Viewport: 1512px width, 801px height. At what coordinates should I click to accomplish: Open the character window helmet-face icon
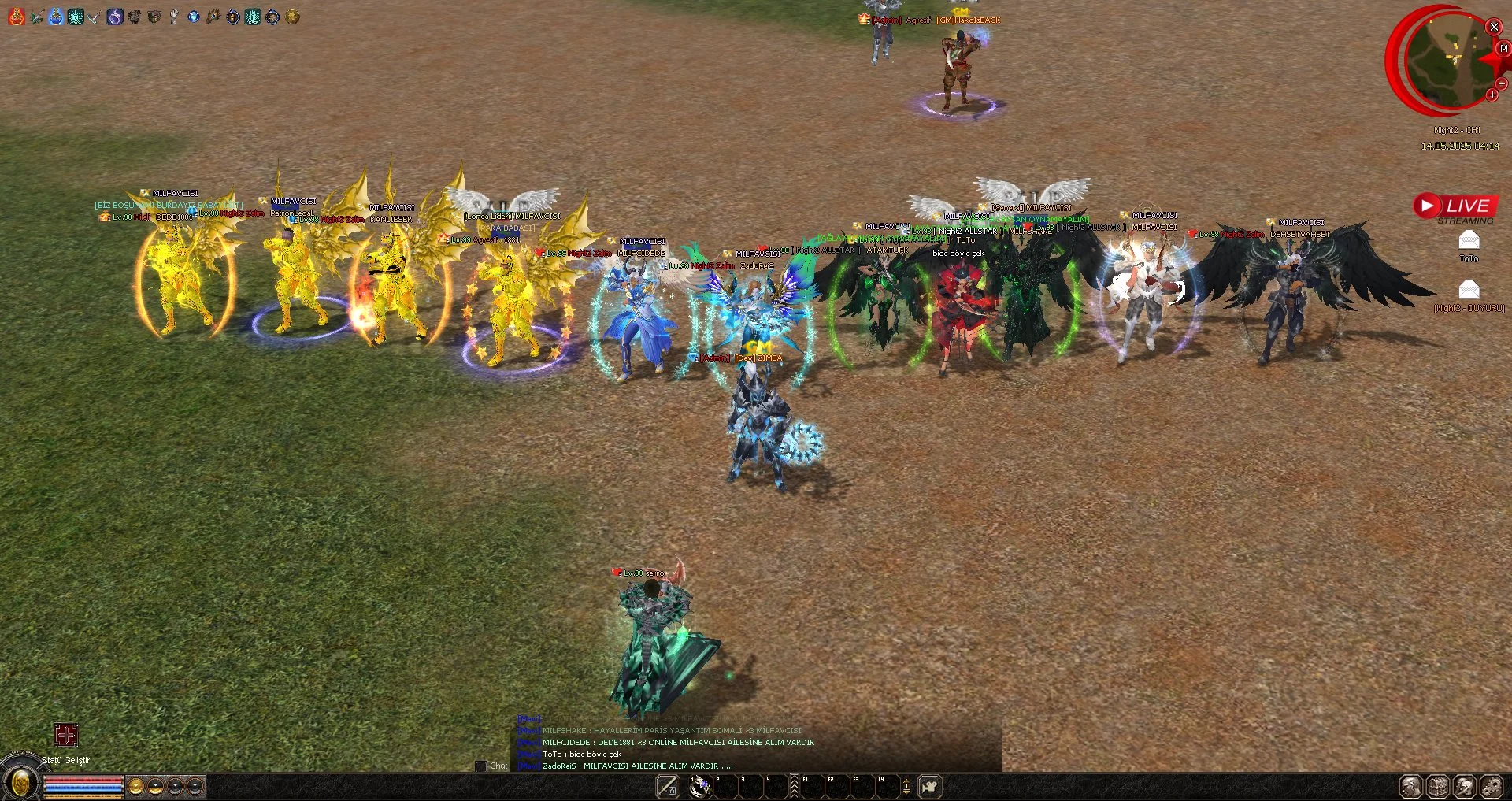click(1410, 786)
